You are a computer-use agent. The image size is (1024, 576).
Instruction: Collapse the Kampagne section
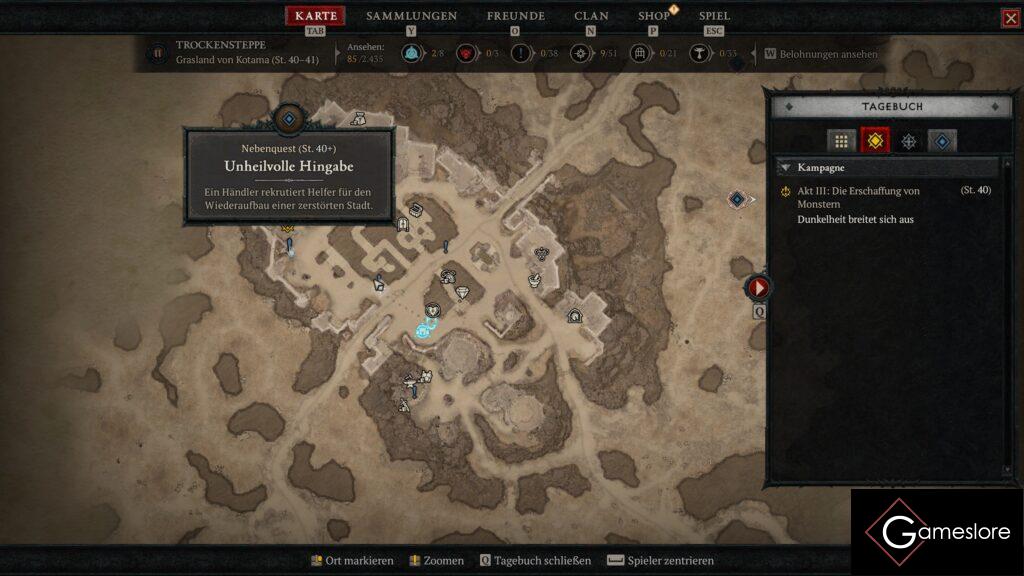pyautogui.click(x=786, y=168)
